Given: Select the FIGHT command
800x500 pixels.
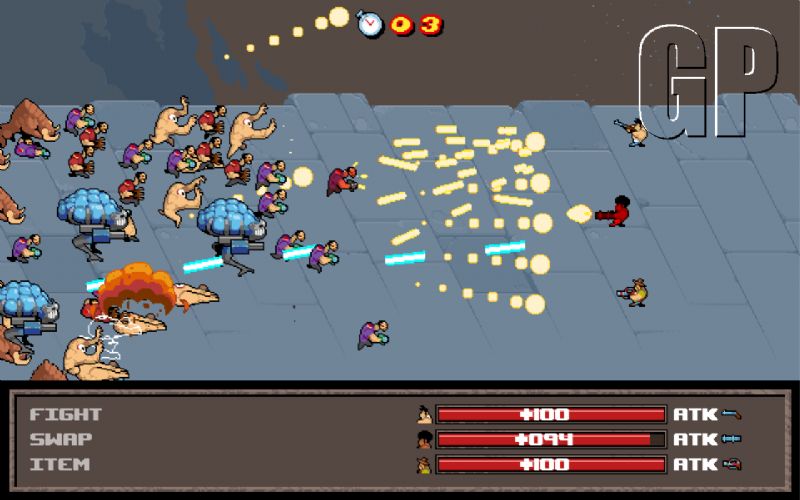Looking at the screenshot, I should pos(66,414).
